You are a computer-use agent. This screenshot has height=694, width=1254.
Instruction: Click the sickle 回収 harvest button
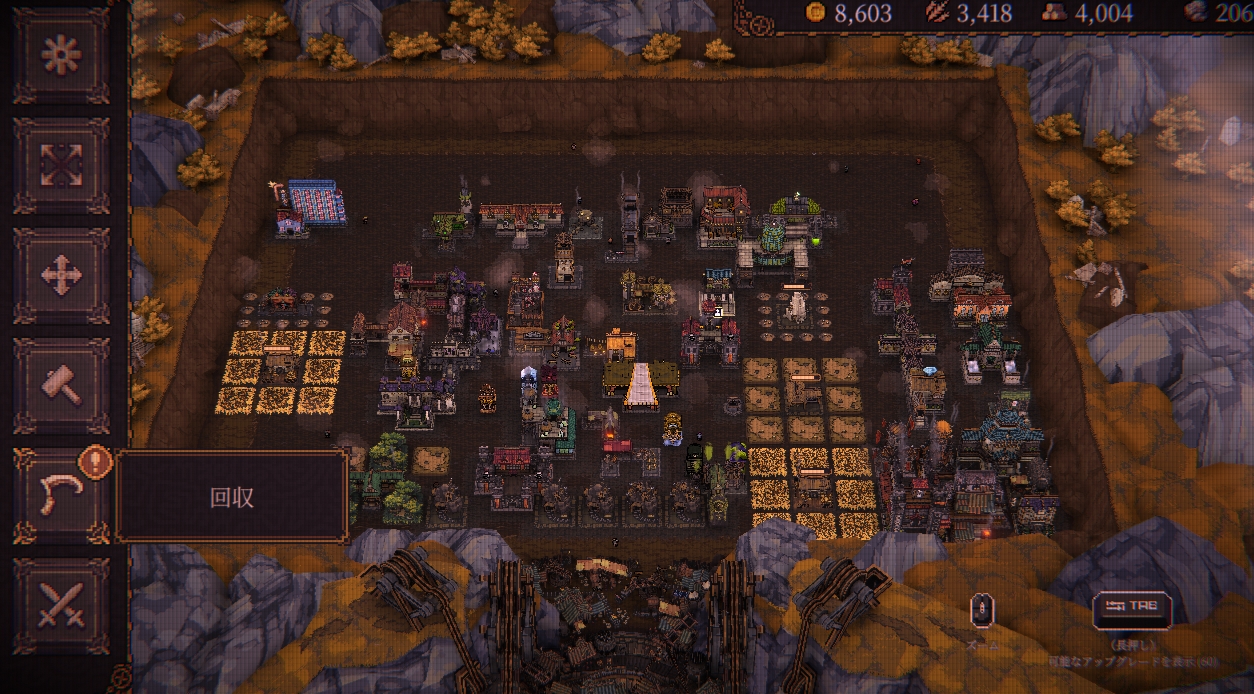point(61,496)
